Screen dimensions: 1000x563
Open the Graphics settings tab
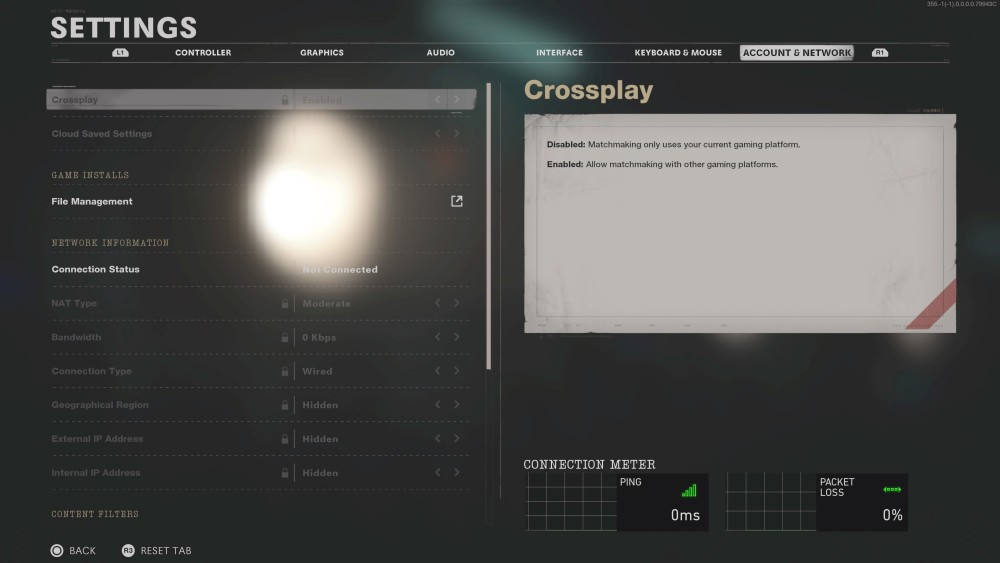322,53
